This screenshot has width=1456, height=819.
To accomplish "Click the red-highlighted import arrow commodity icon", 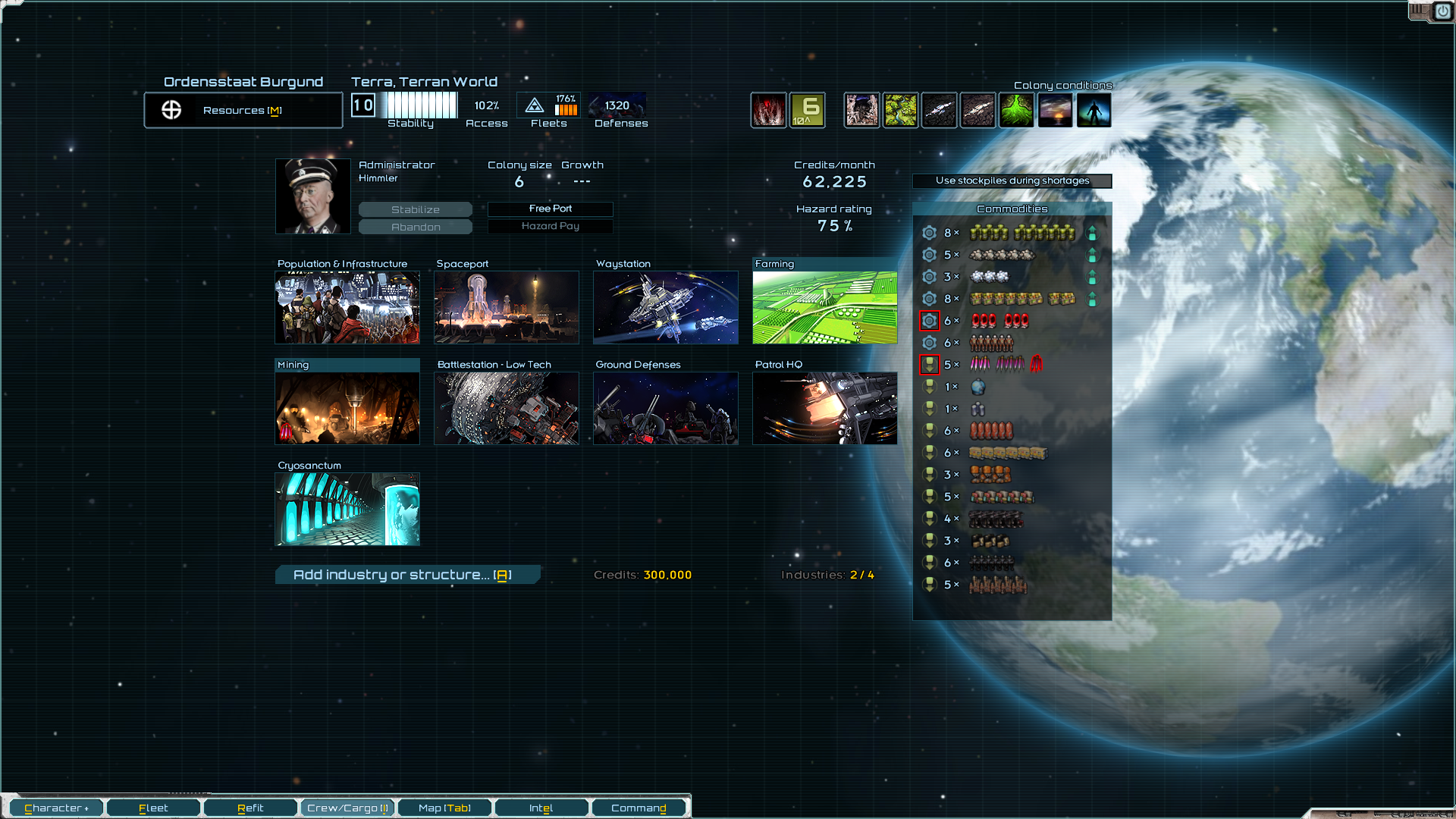I will click(x=930, y=364).
